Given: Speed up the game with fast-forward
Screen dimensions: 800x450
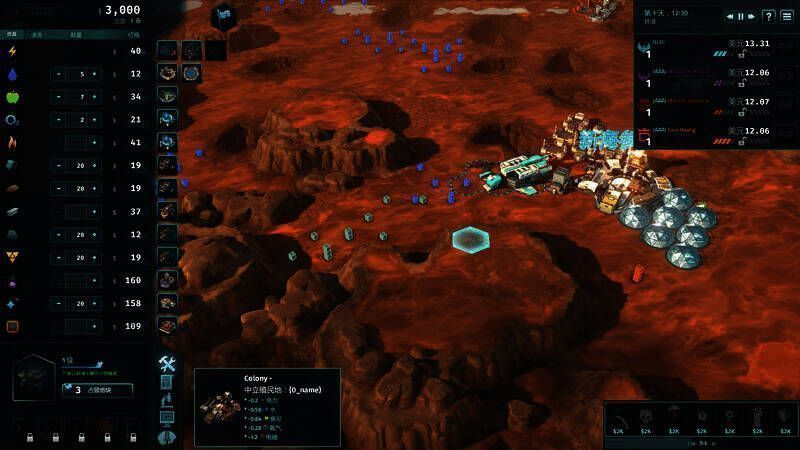Looking at the screenshot, I should (750, 16).
